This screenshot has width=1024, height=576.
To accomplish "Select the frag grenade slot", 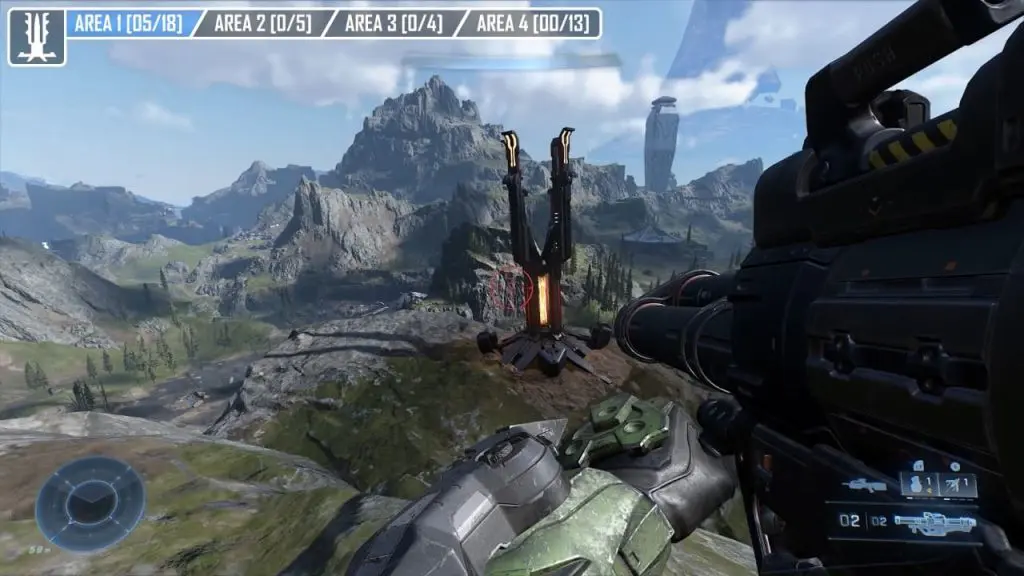I will (x=921, y=486).
